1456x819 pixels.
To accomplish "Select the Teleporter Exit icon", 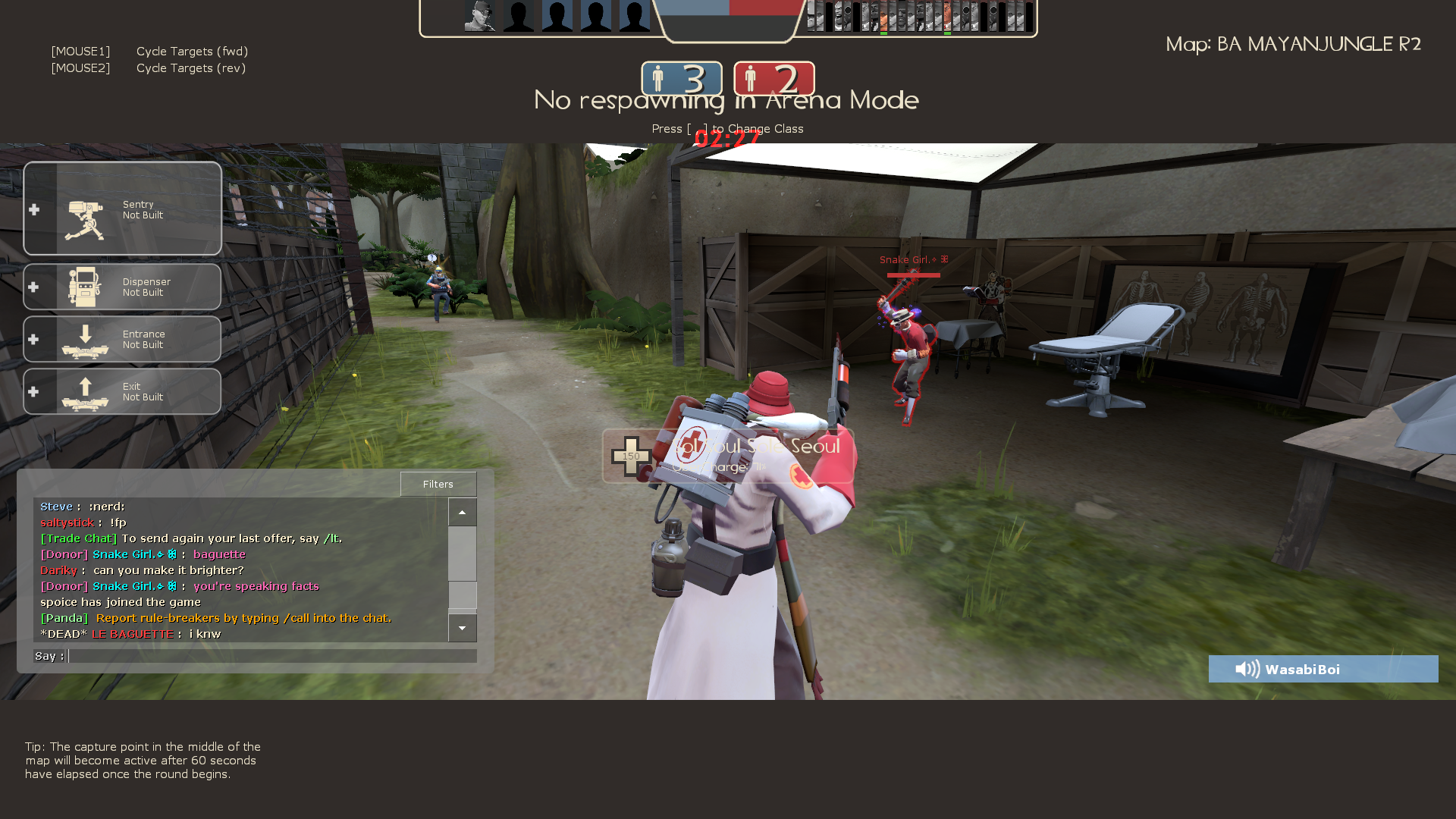I will coord(85,394).
